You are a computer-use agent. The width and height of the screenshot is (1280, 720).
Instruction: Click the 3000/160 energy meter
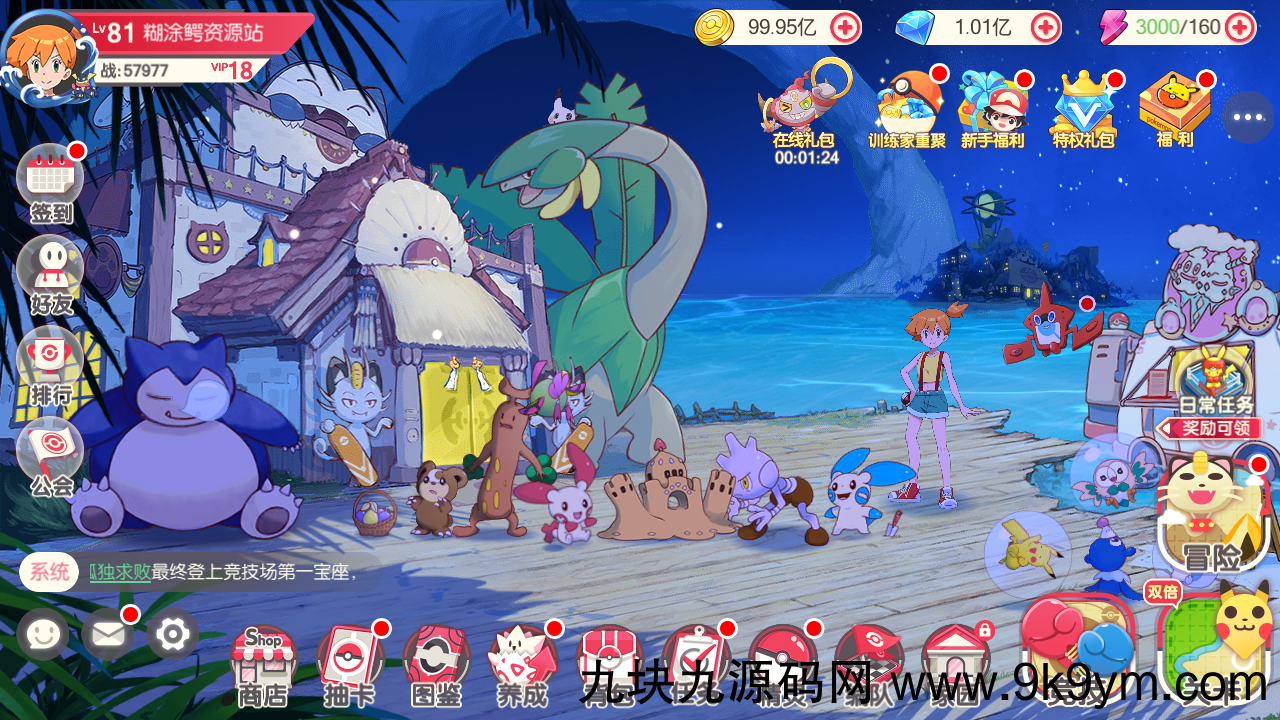pyautogui.click(x=1180, y=27)
